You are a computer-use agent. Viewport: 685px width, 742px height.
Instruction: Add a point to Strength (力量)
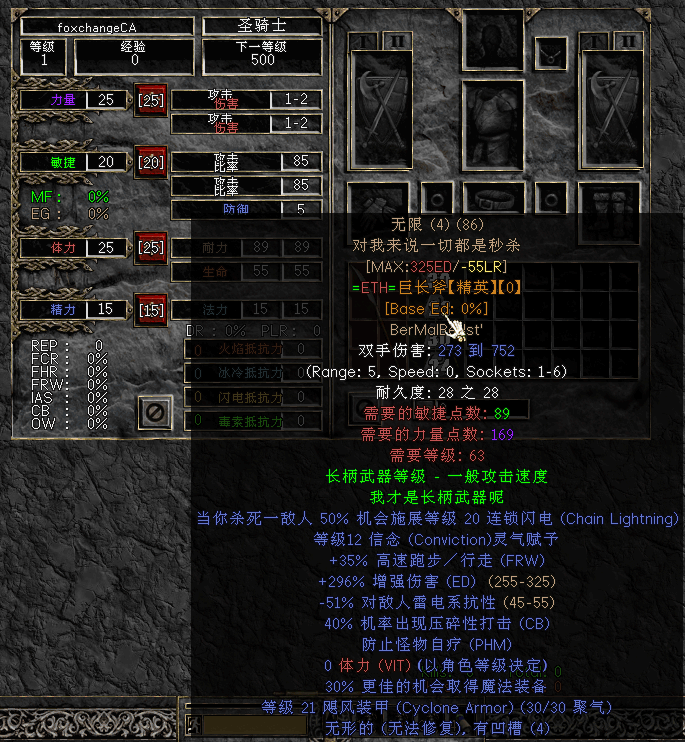(x=151, y=100)
